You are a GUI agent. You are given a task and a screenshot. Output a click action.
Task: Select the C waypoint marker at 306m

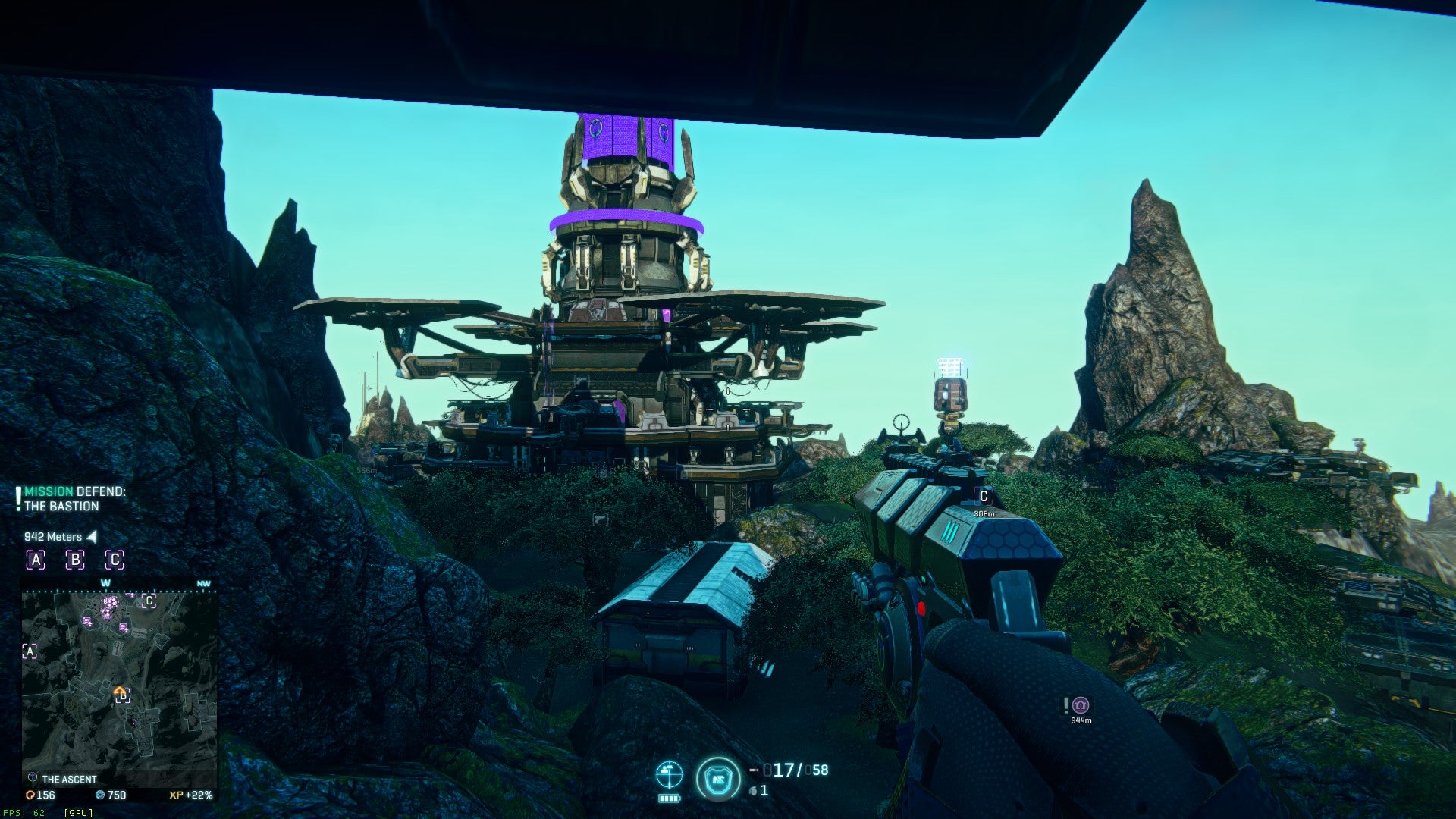tap(984, 497)
